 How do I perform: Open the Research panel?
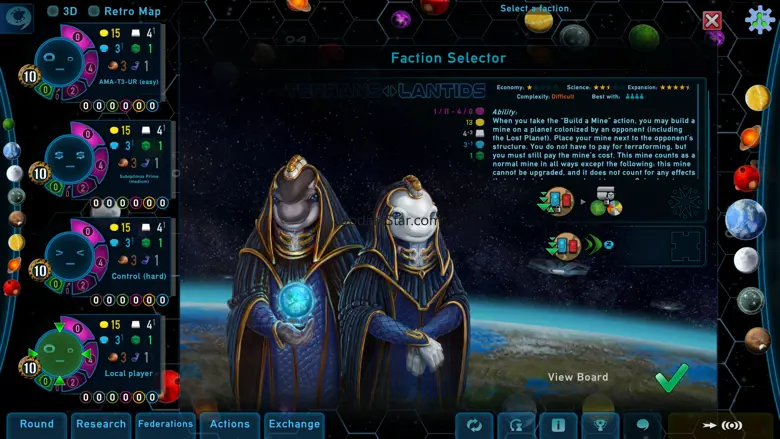(x=101, y=425)
